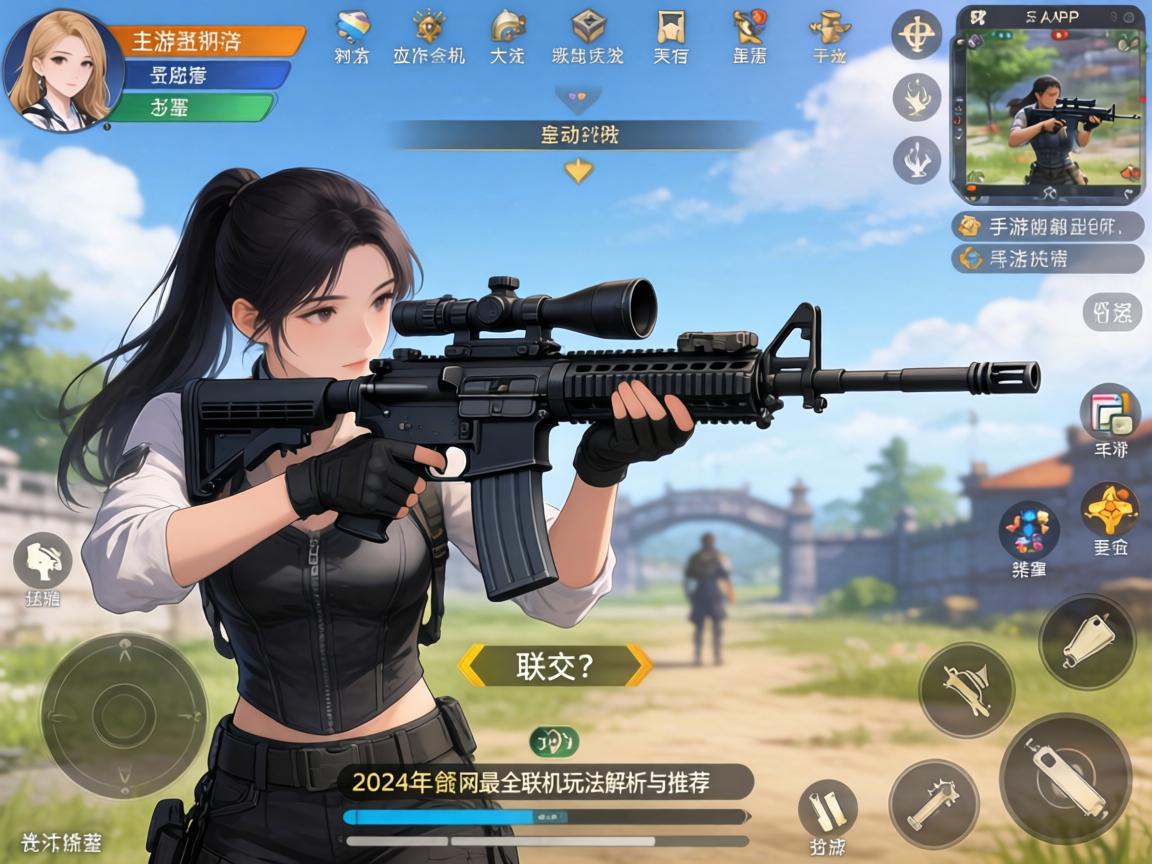Click the crosshair aim button

pyautogui.click(x=916, y=35)
